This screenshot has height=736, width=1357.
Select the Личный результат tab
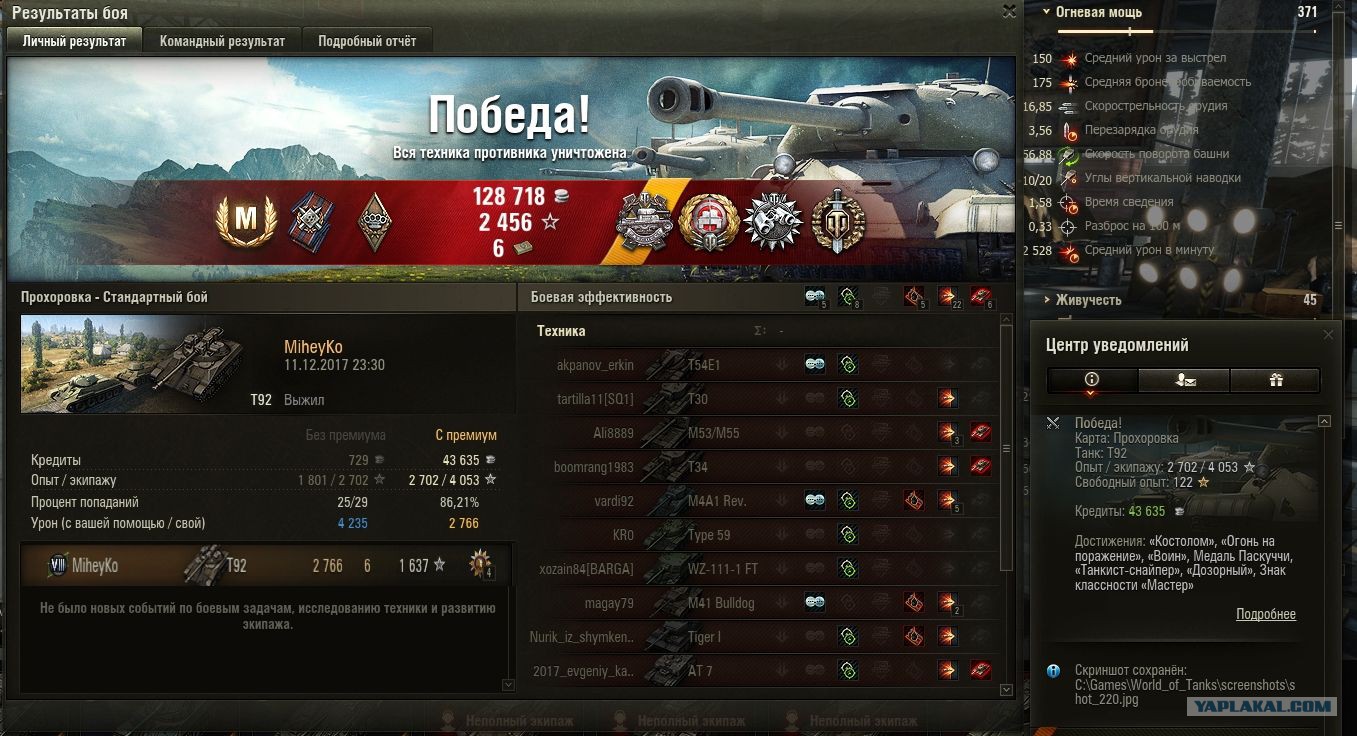[x=75, y=41]
